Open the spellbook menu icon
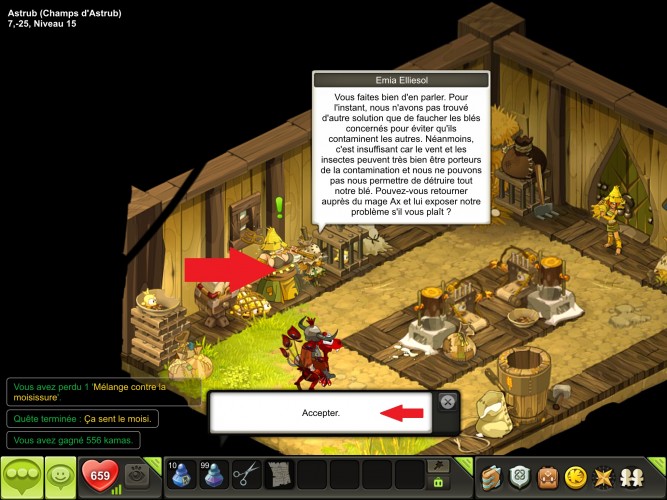This screenshot has height=500, width=667. coord(491,474)
